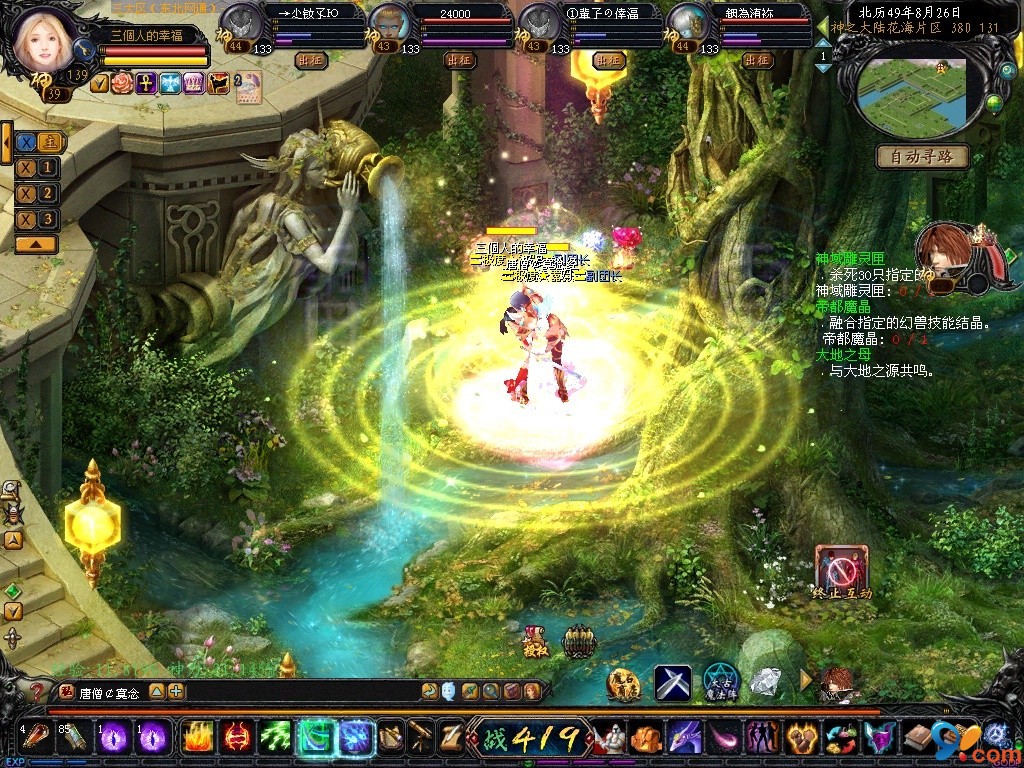Click the golden ankh buff icon

146,83
